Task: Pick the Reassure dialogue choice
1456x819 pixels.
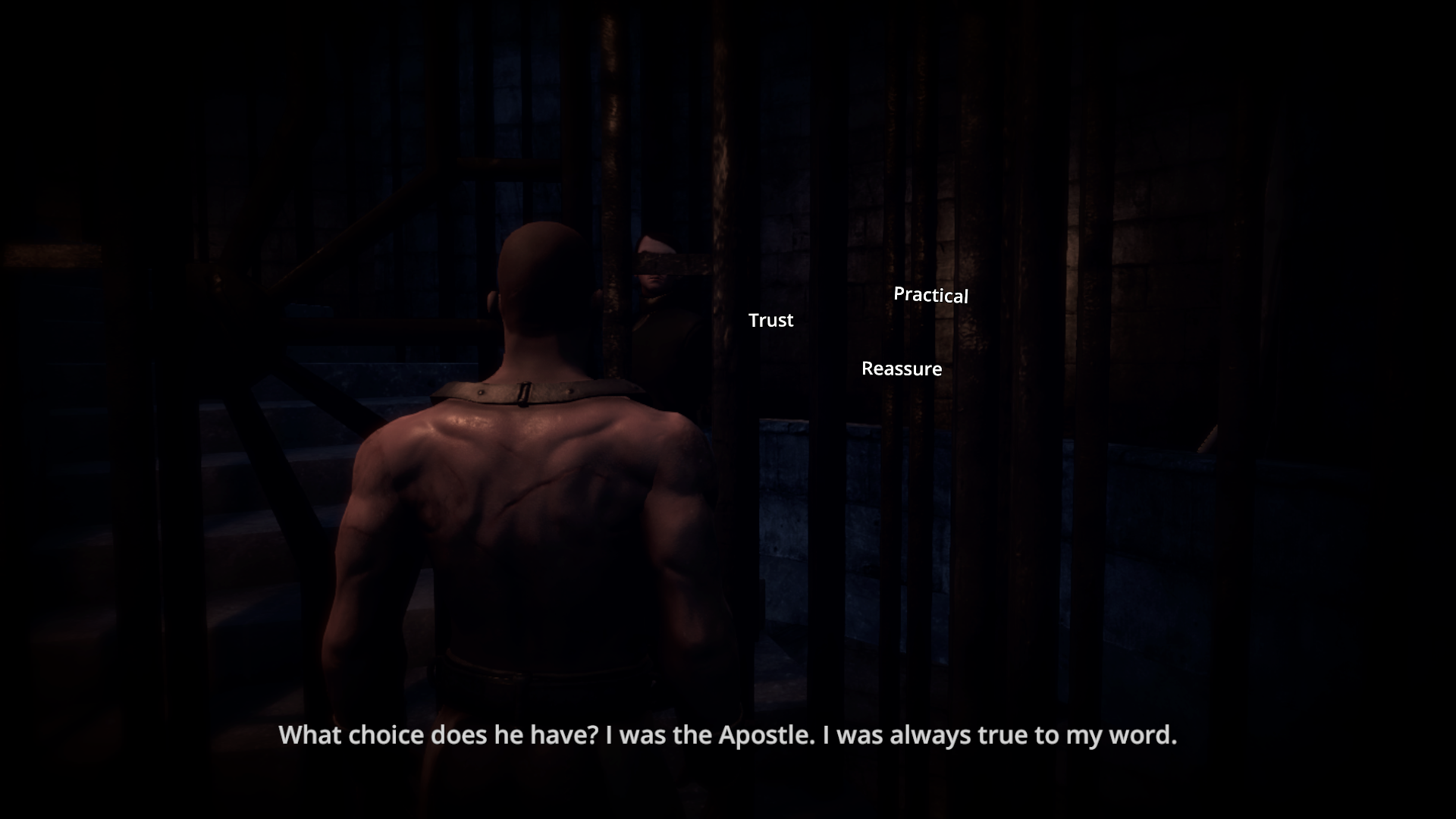Action: click(902, 369)
